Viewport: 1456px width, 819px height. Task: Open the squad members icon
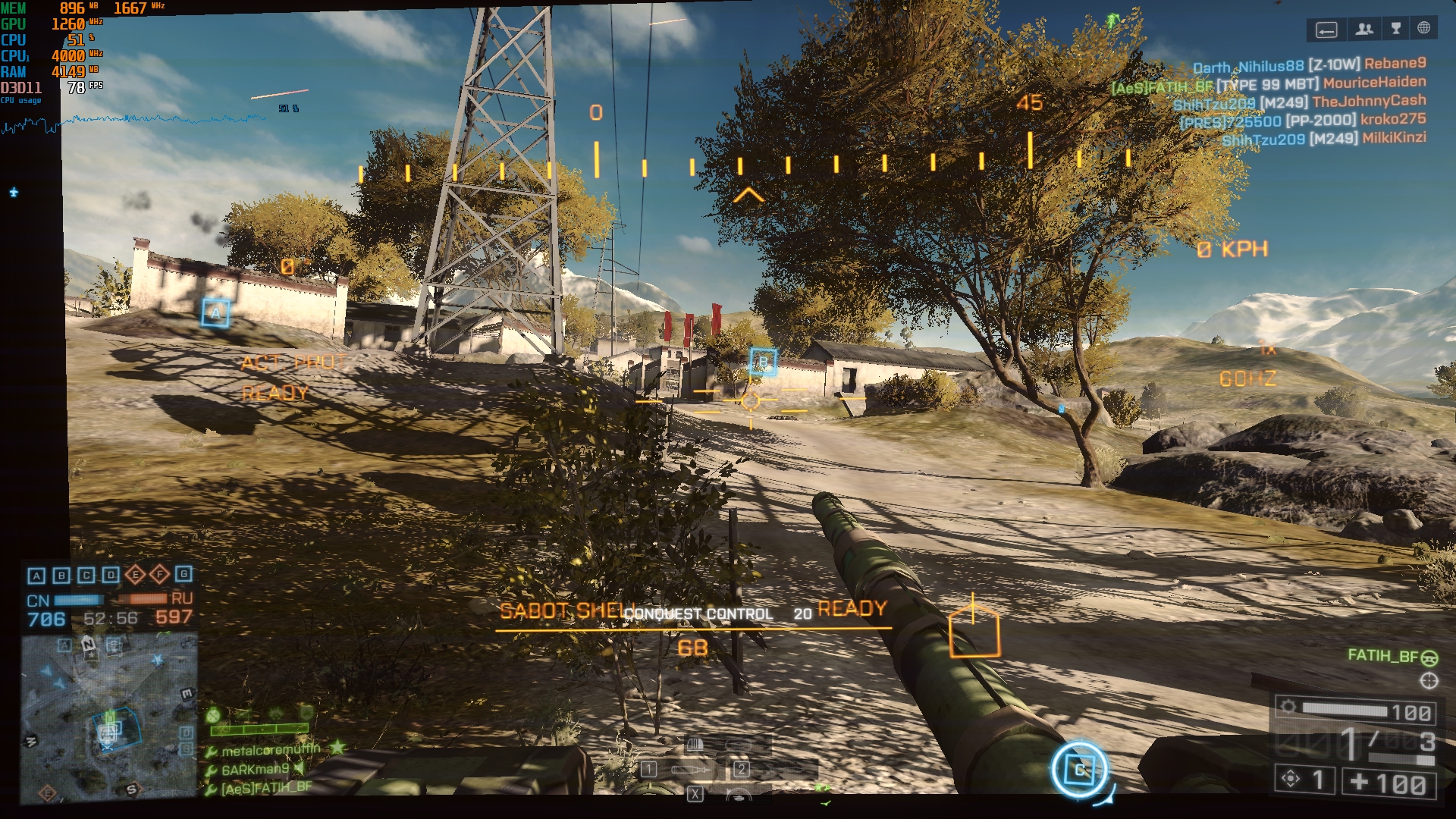(1364, 29)
